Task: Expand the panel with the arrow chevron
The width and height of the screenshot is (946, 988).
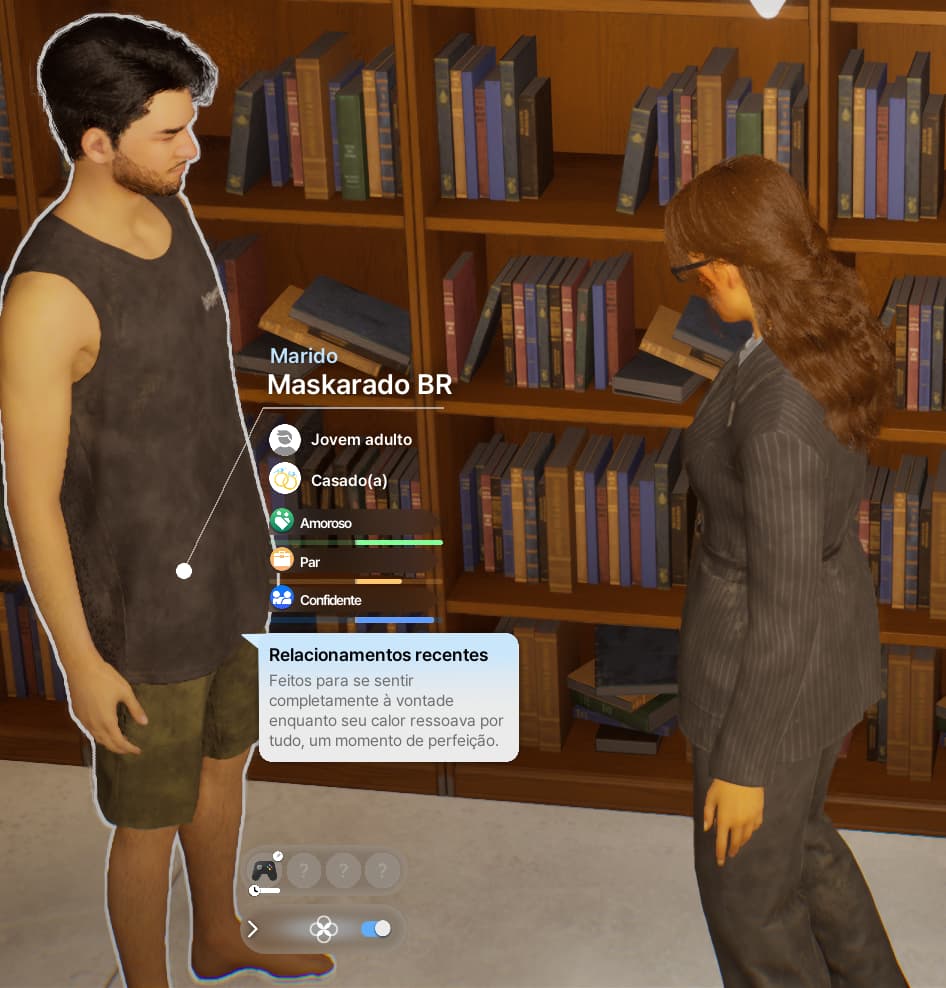Action: tap(253, 929)
